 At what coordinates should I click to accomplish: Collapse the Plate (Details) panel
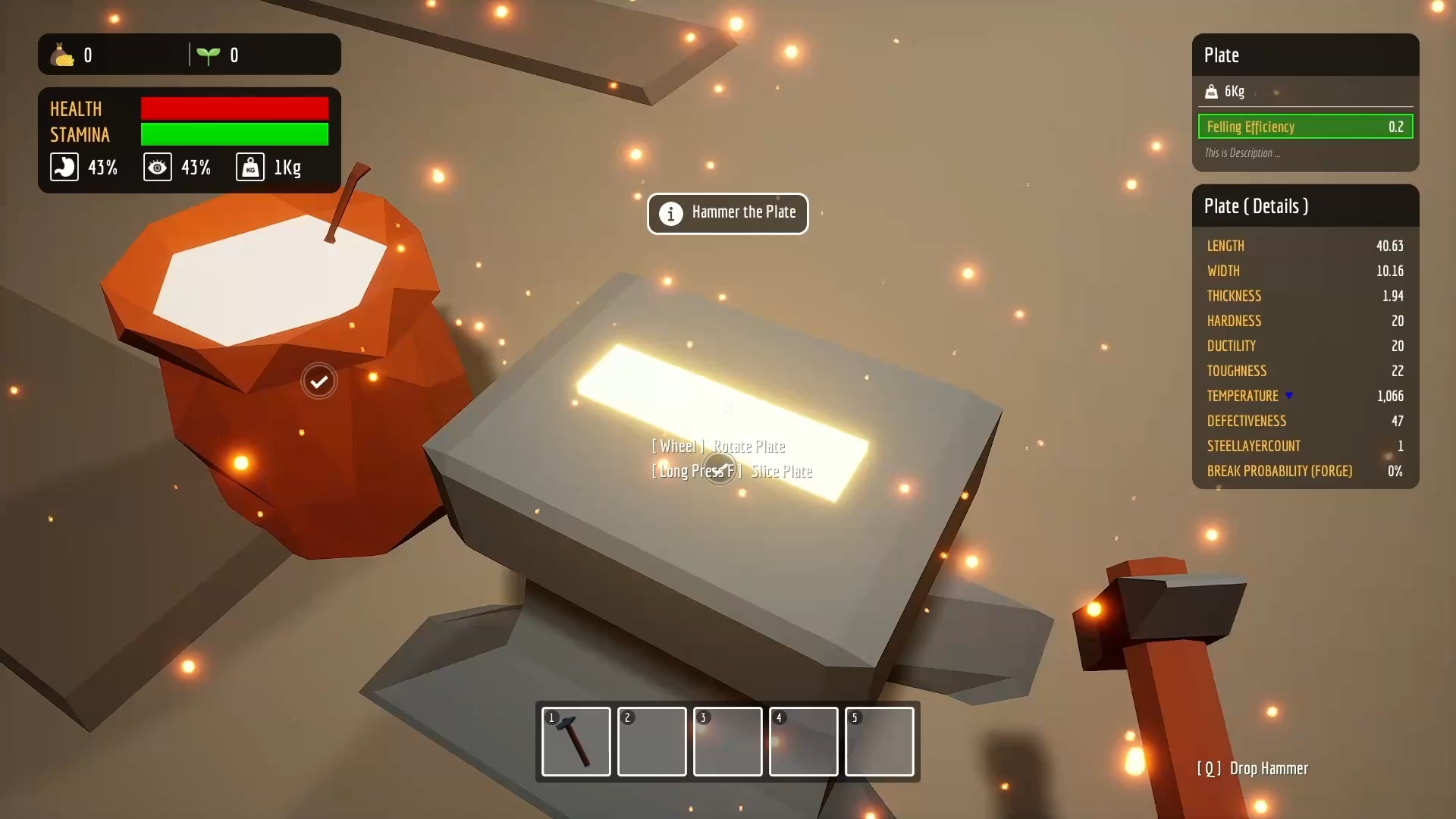point(1256,206)
